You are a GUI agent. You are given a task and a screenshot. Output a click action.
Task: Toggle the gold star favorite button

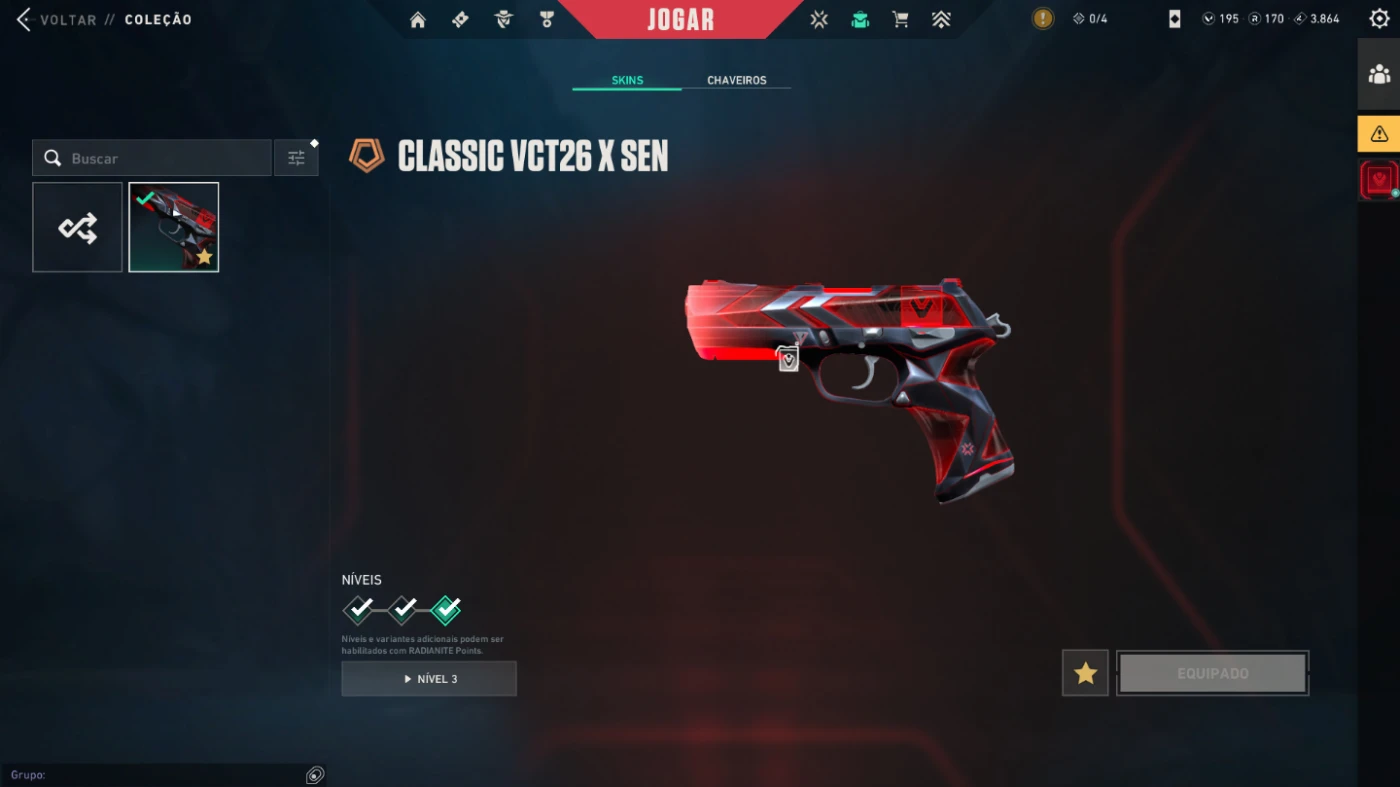1085,673
